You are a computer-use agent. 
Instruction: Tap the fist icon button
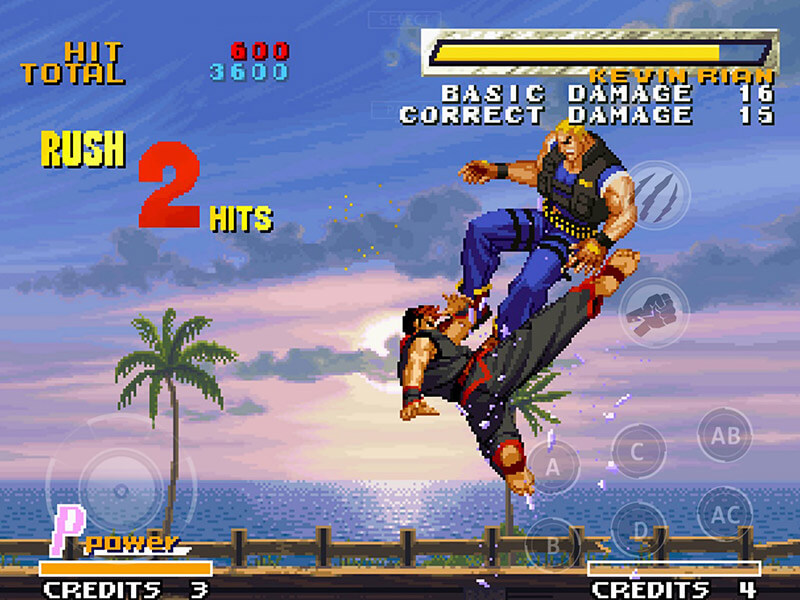[654, 312]
